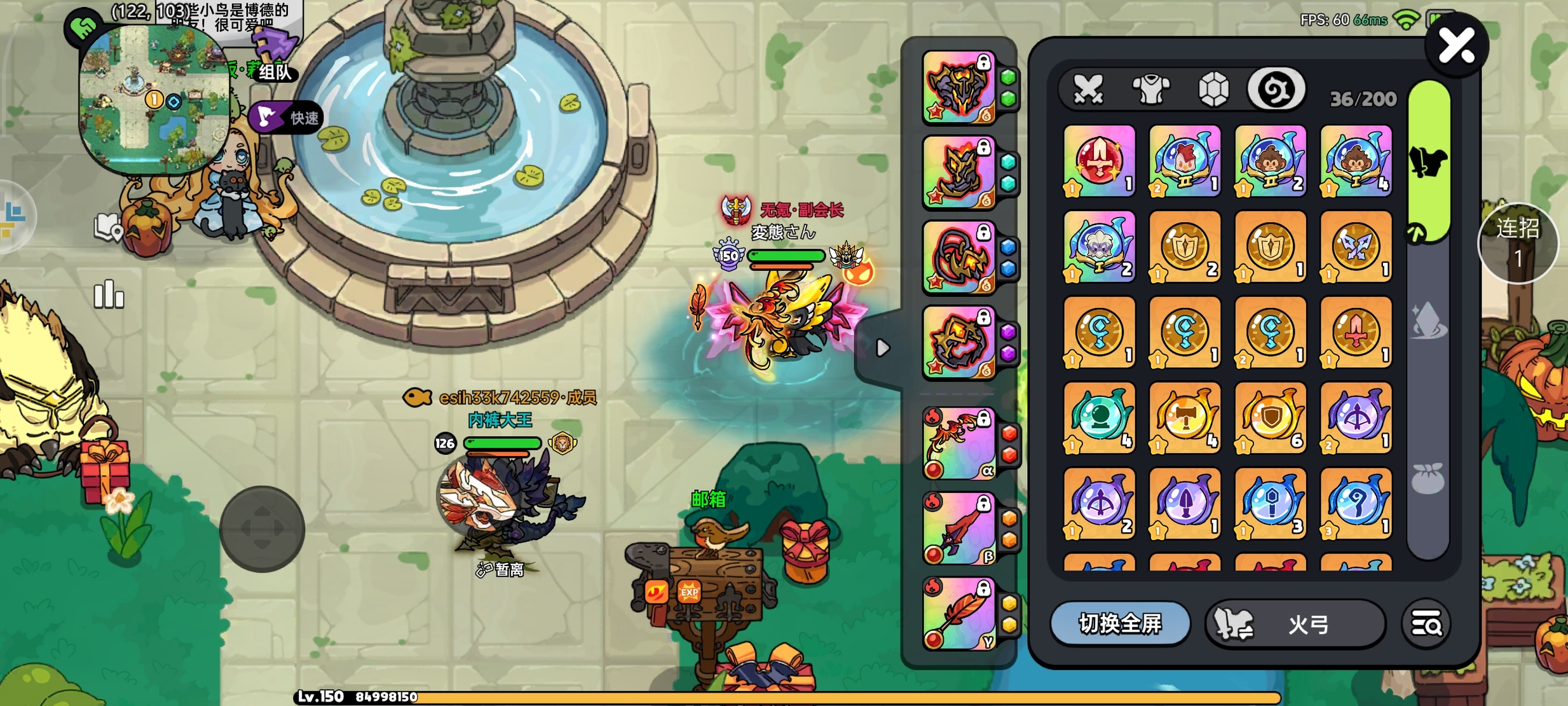Select the red trident rune item
1568x706 pixels.
[1099, 161]
